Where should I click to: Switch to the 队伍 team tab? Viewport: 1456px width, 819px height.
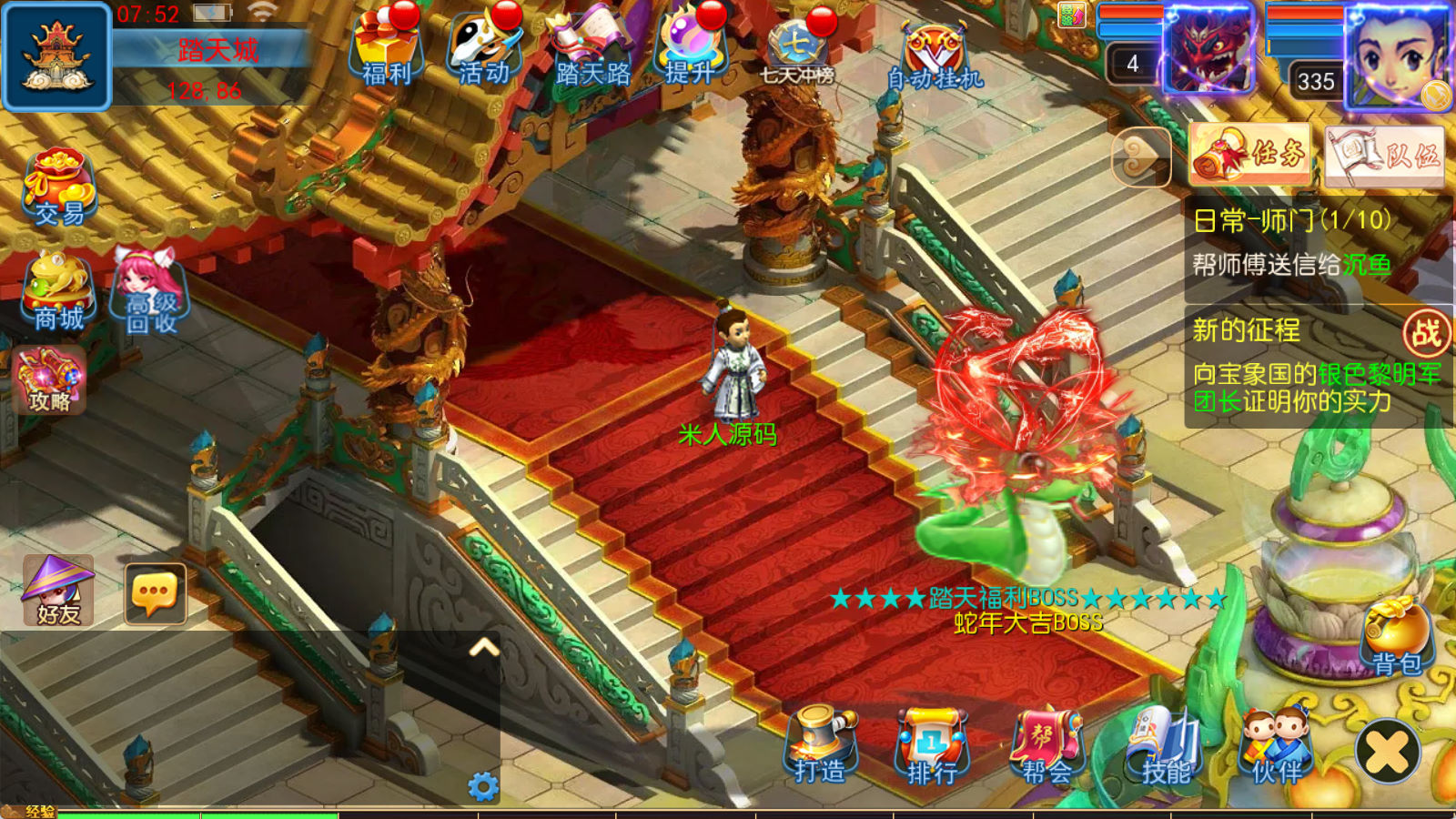pyautogui.click(x=1385, y=157)
